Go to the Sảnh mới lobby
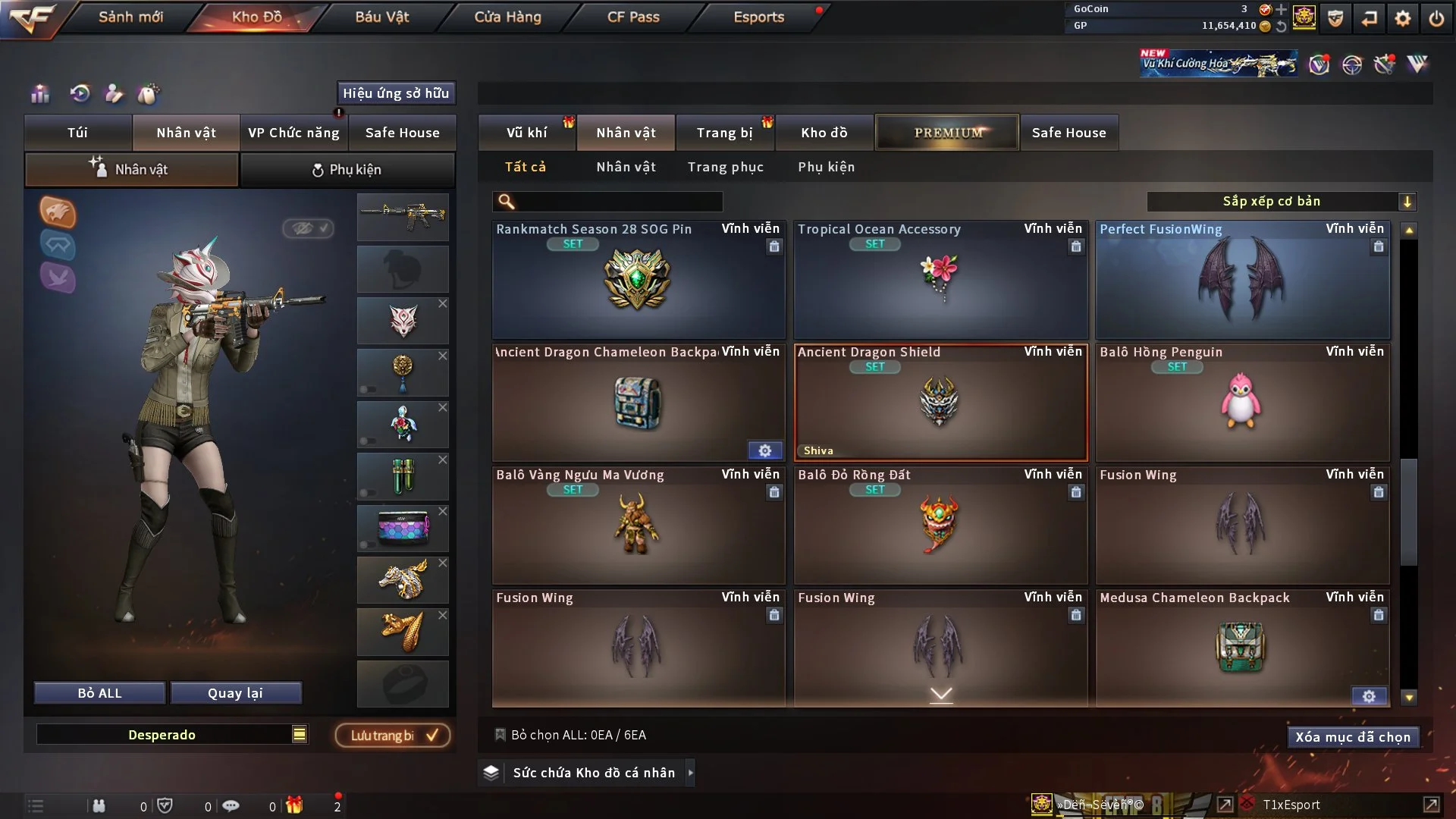 click(130, 17)
